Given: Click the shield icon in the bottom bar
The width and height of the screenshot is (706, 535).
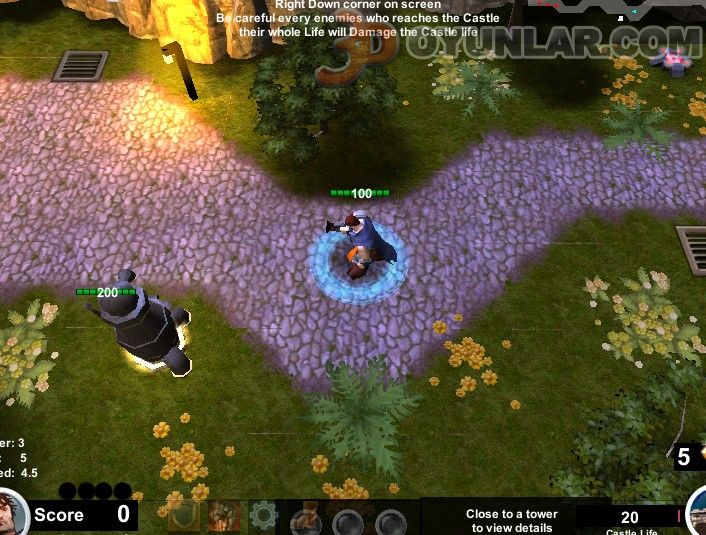Looking at the screenshot, I should pos(183,516).
